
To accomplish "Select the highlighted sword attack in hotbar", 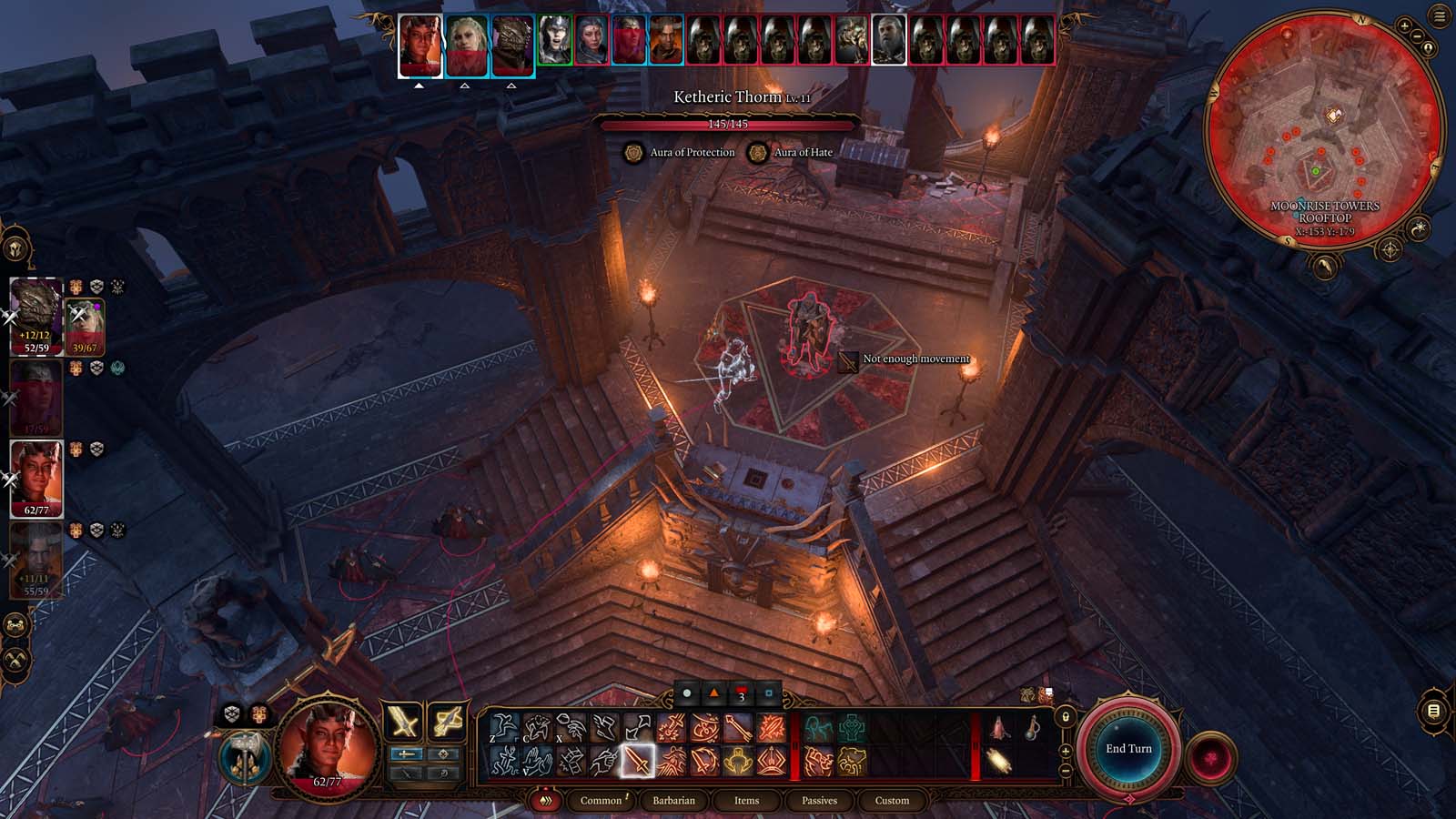I will tap(637, 761).
